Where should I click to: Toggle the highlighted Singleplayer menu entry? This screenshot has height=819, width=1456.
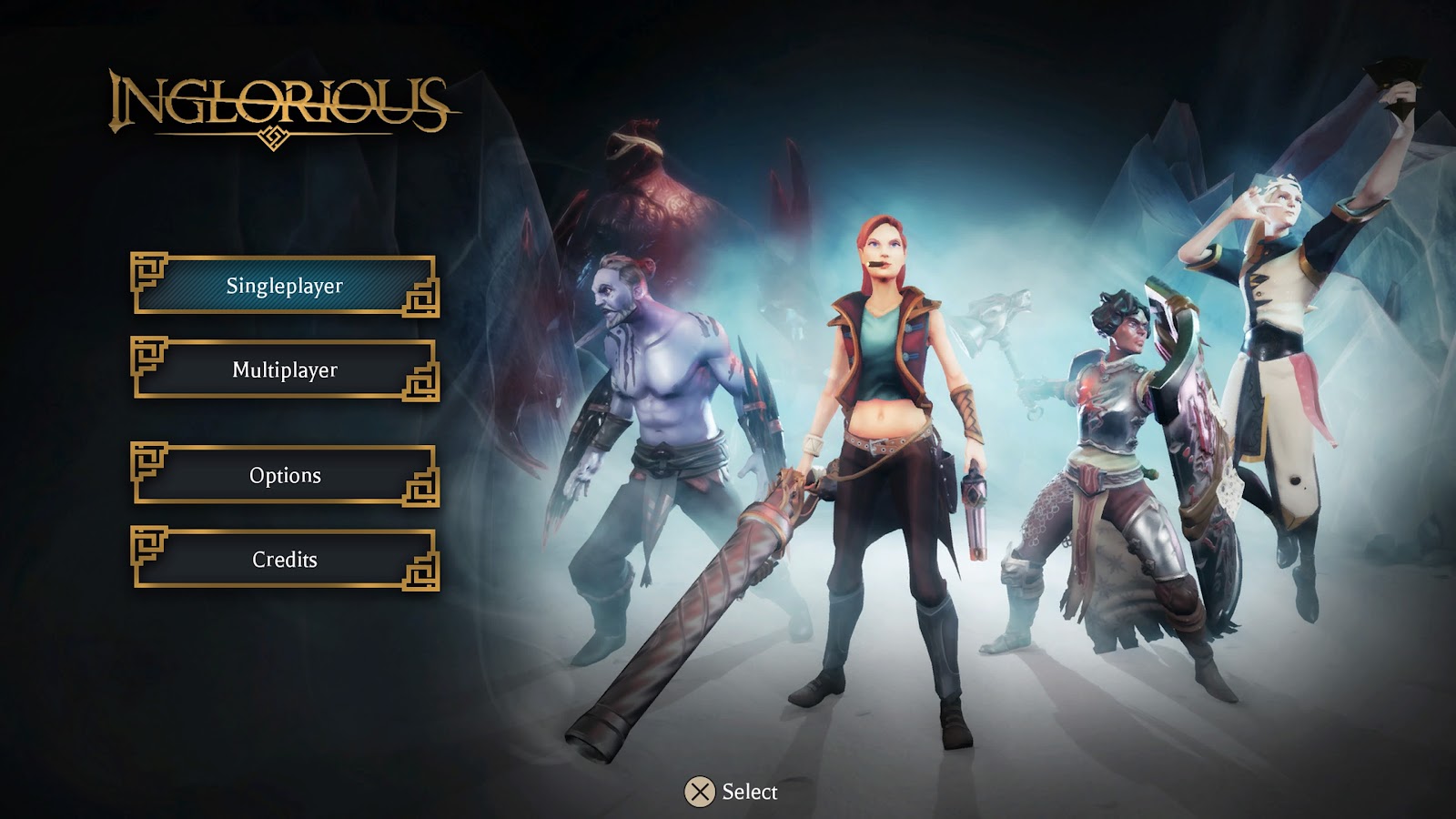pos(282,285)
